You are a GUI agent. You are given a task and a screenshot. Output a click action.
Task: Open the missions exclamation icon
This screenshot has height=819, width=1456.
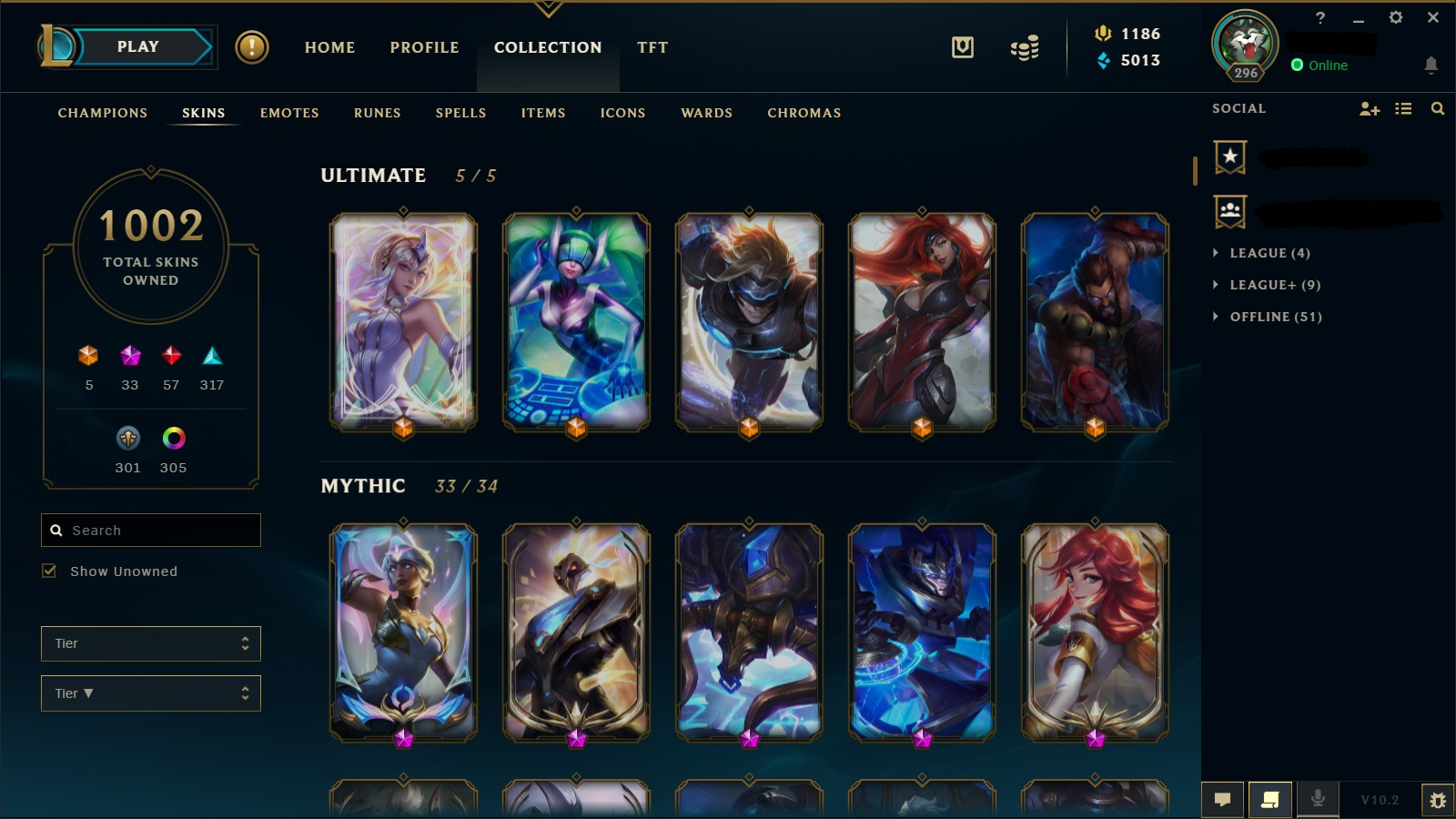251,48
